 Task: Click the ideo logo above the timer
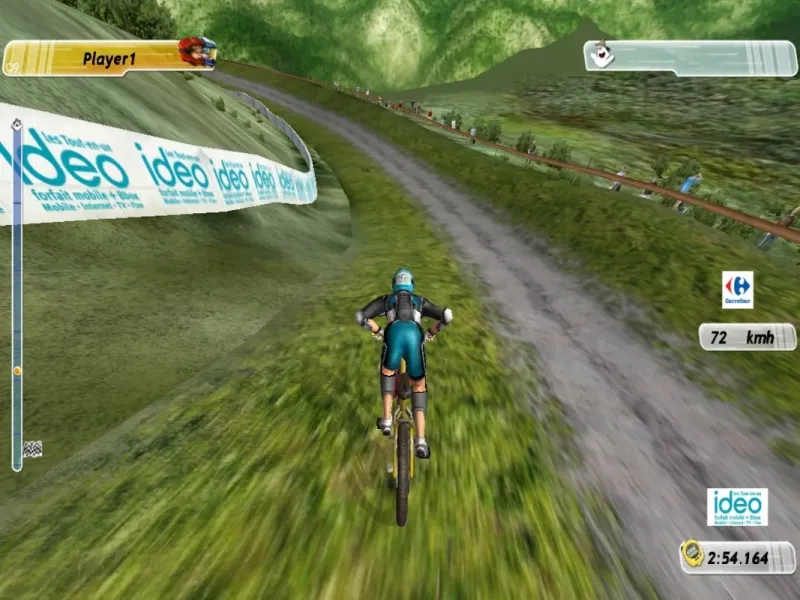[737, 507]
